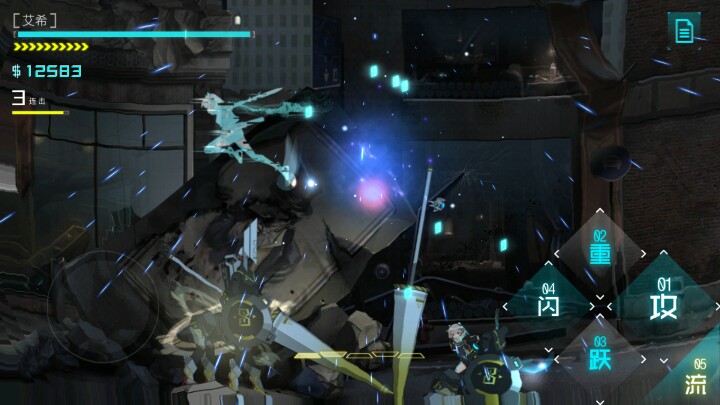Open the document menu icon
720x405 pixels.
pyautogui.click(x=684, y=30)
